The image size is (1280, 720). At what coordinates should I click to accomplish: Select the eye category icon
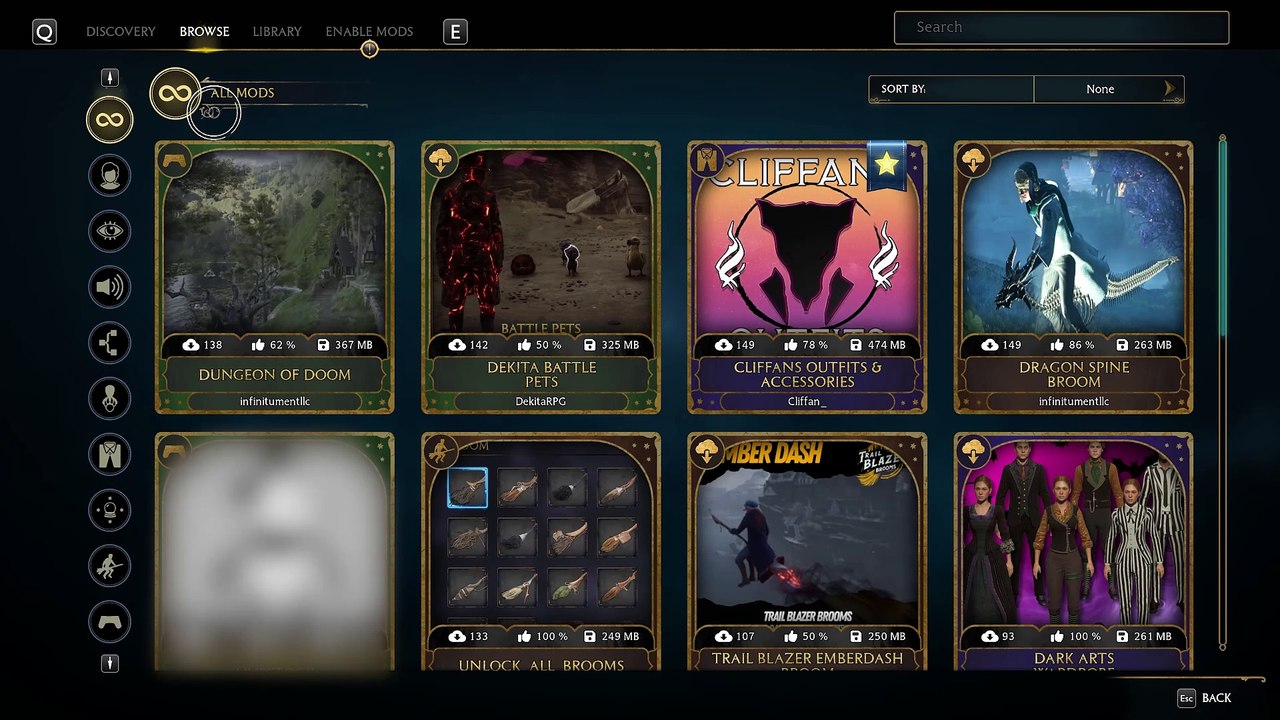(x=109, y=232)
